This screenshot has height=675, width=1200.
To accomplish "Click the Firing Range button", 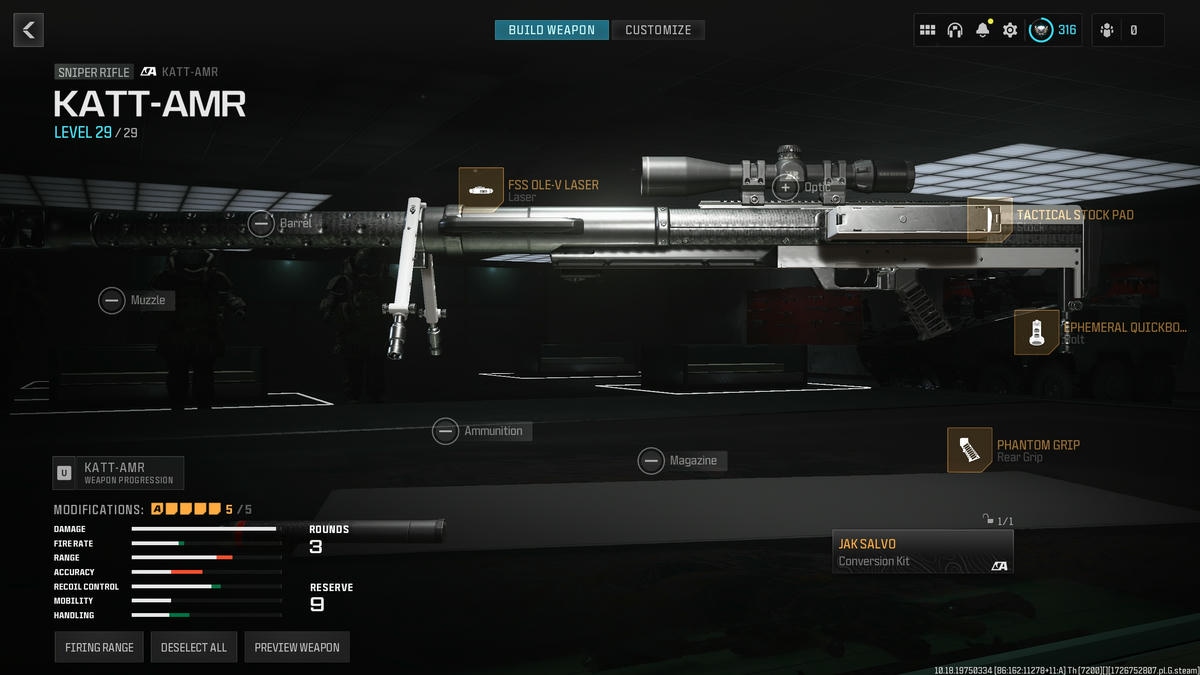I will [99, 647].
